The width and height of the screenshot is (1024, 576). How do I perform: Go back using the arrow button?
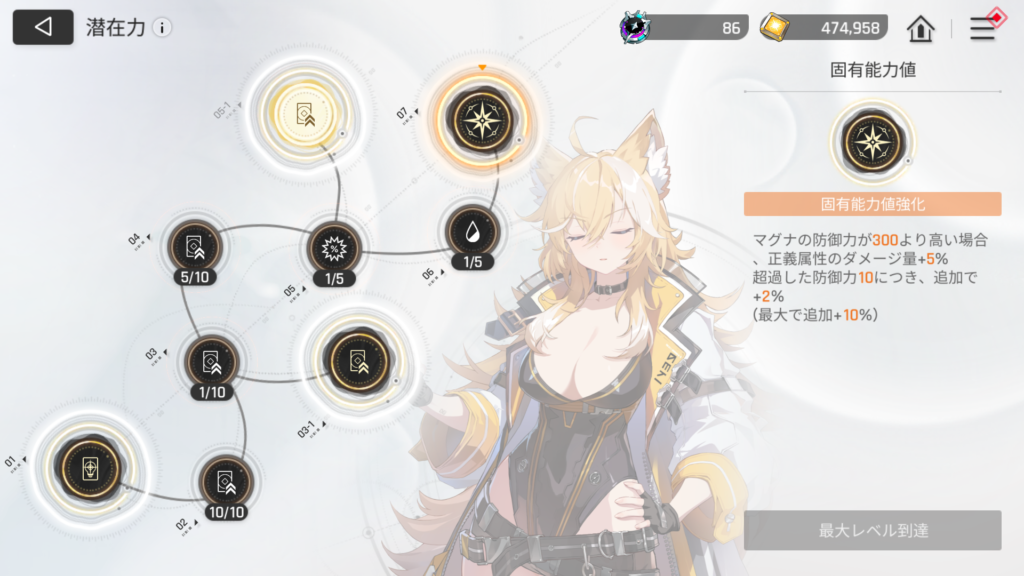tap(43, 27)
